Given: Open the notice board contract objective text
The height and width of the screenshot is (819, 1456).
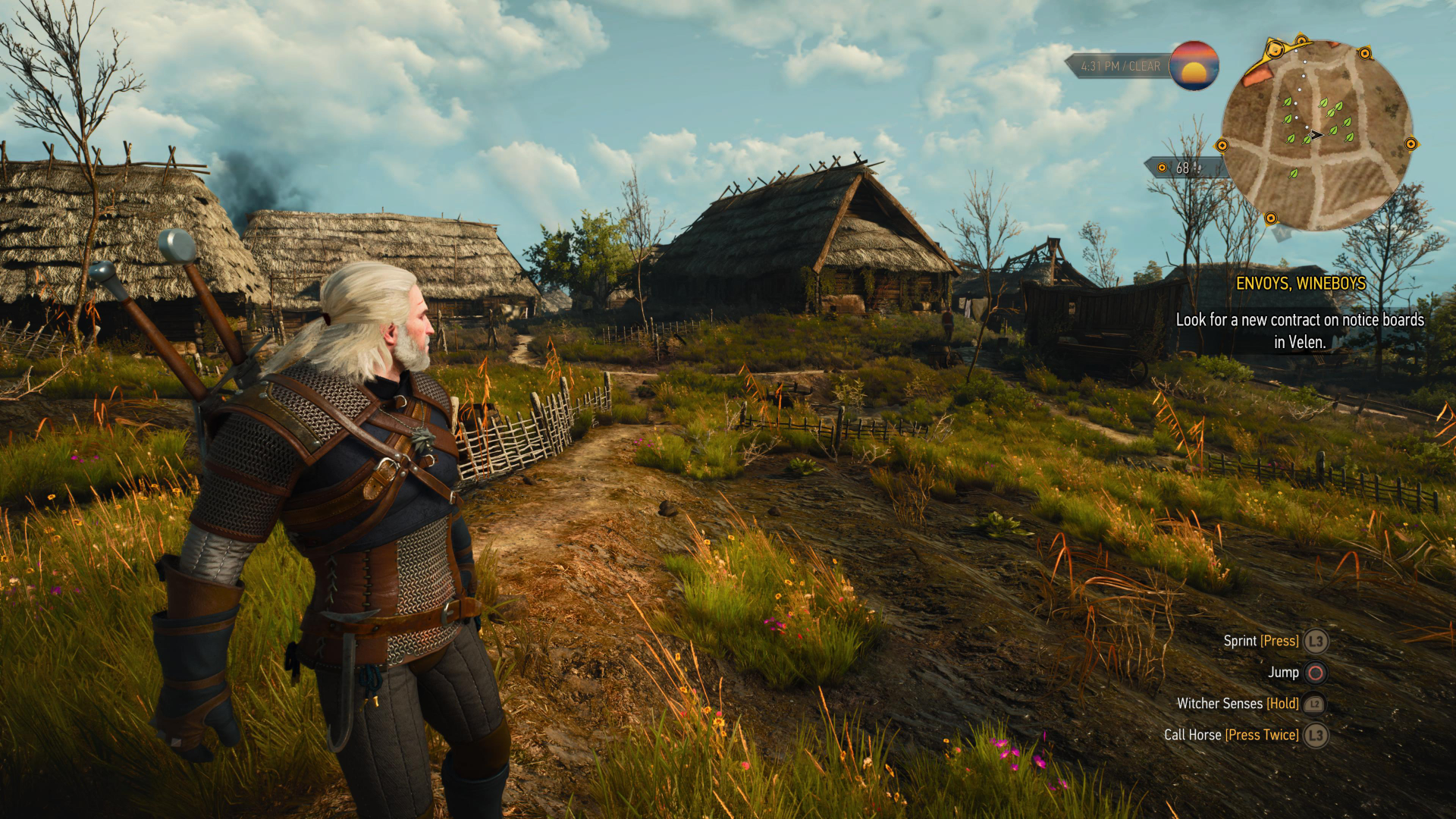Looking at the screenshot, I should pyautogui.click(x=1300, y=331).
